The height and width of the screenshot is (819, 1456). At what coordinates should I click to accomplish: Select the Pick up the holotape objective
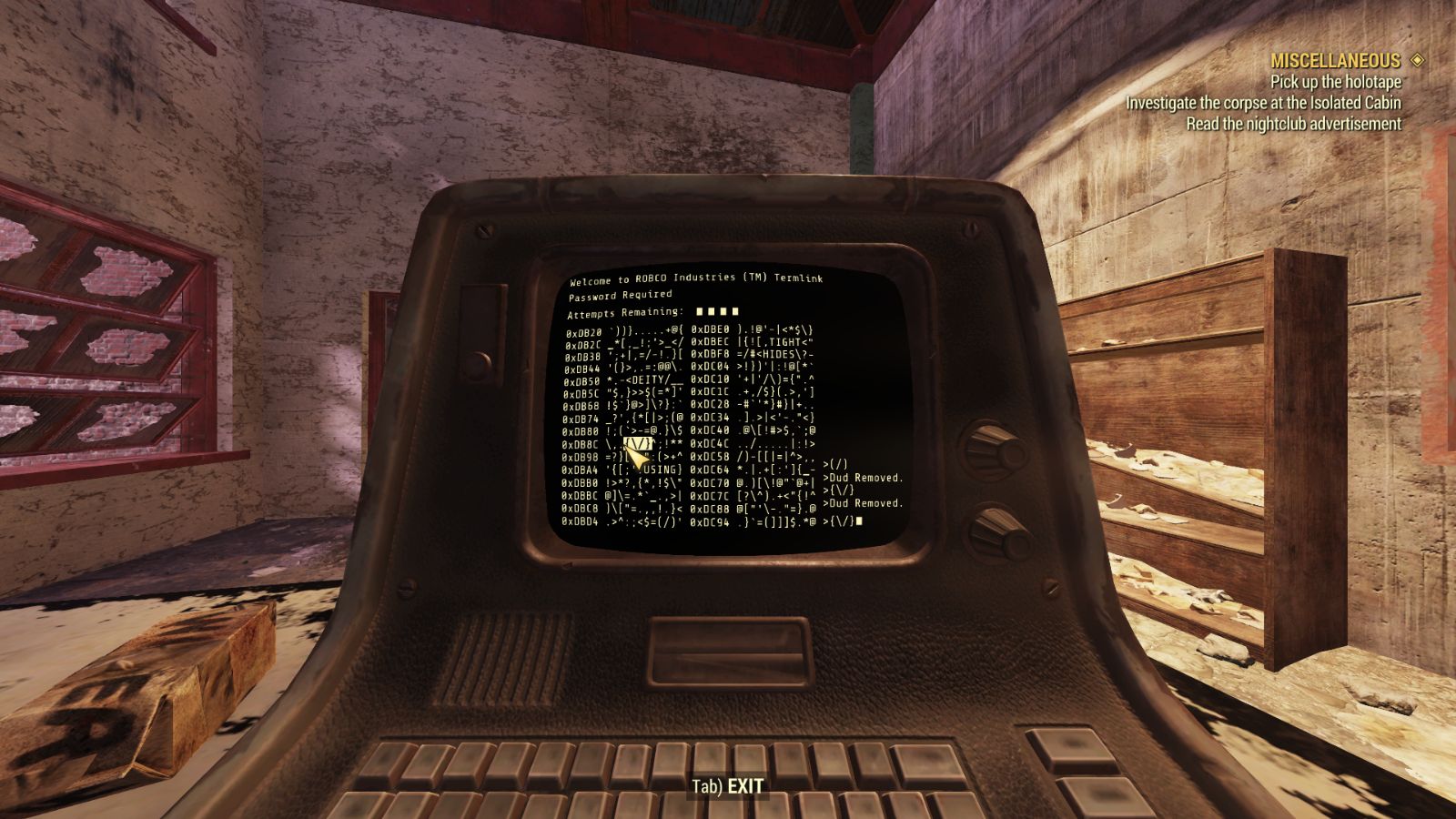point(1335,80)
